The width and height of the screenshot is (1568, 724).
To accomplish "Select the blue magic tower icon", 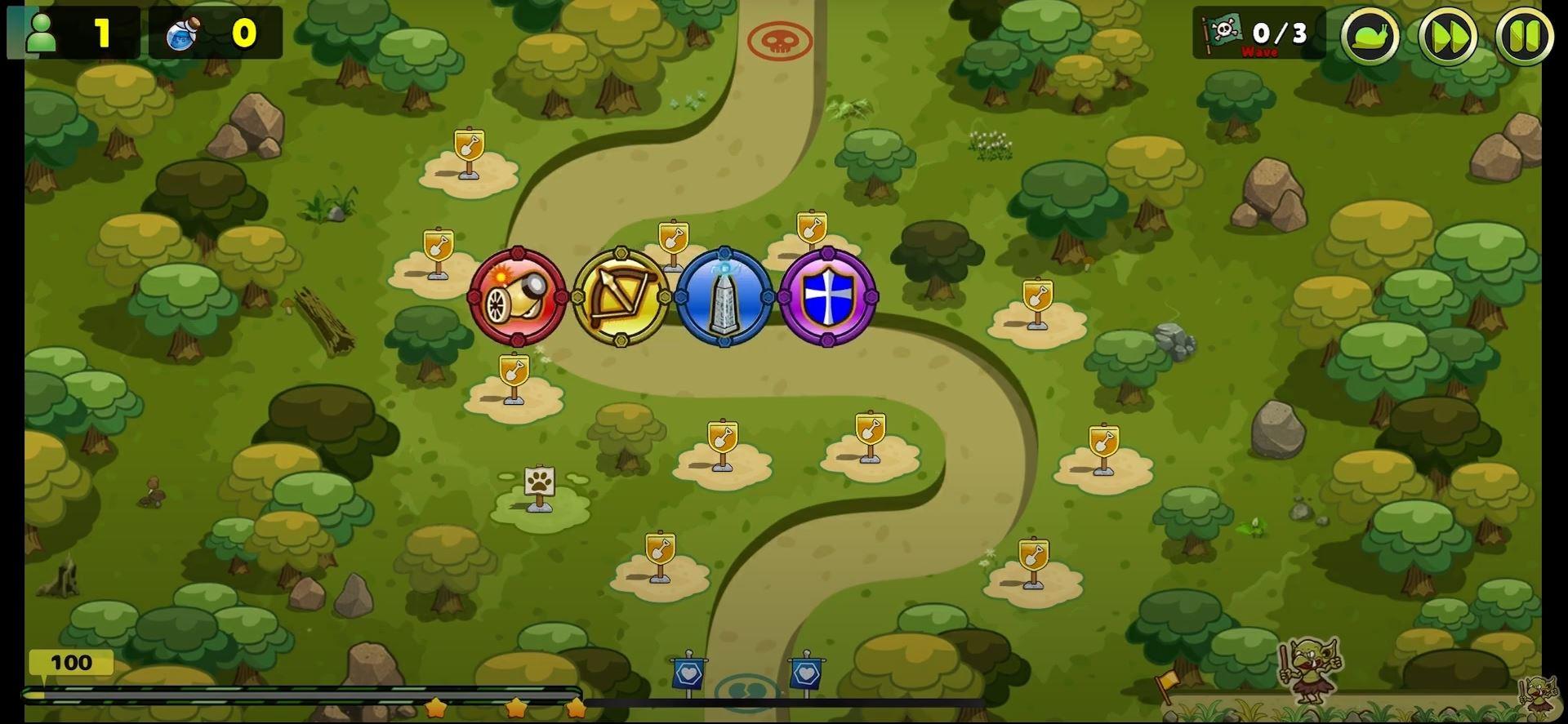I will coord(724,295).
